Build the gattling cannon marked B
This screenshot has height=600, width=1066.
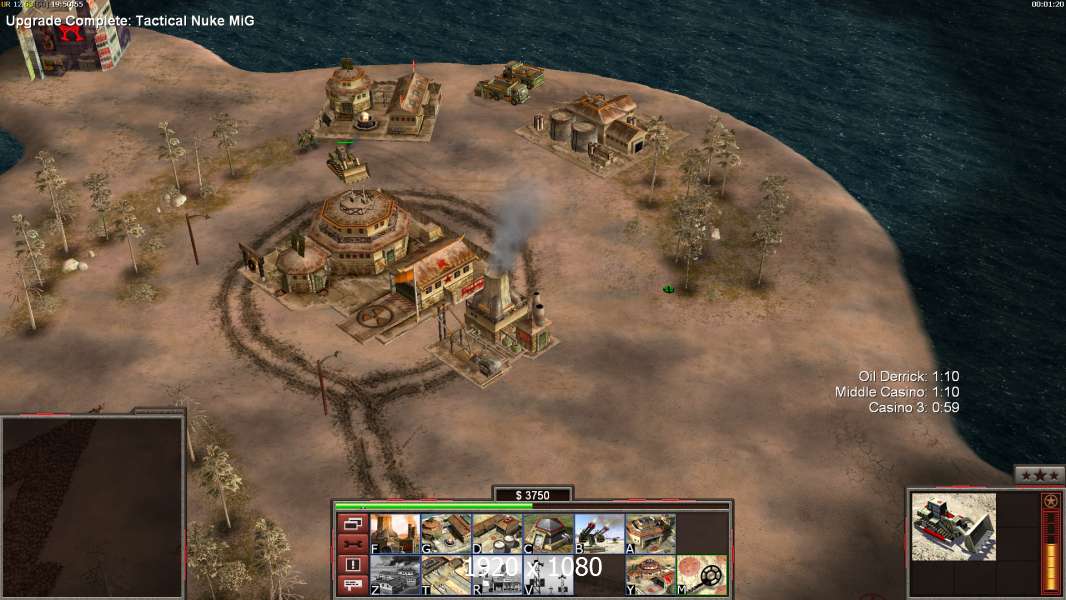pyautogui.click(x=599, y=534)
